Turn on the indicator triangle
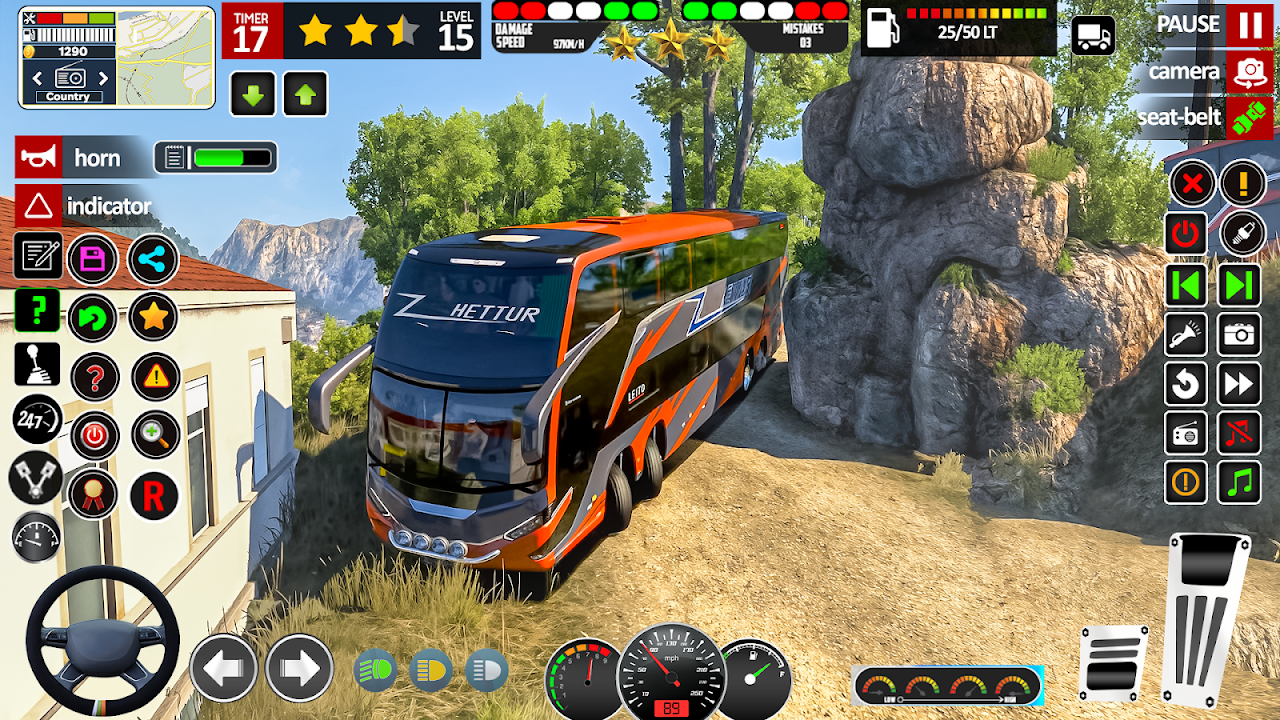 pos(38,206)
